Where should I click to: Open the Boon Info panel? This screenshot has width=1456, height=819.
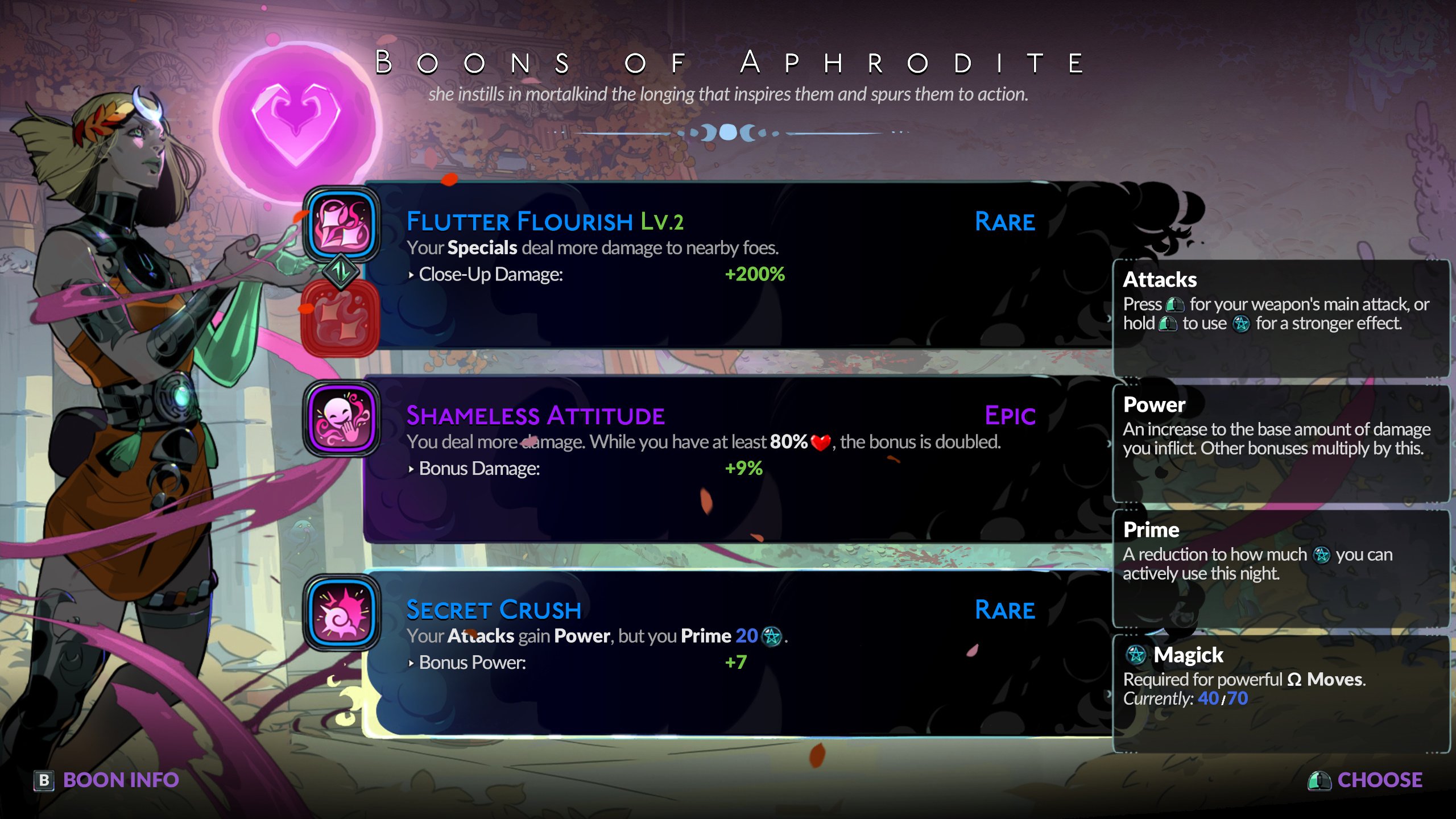pyautogui.click(x=107, y=780)
